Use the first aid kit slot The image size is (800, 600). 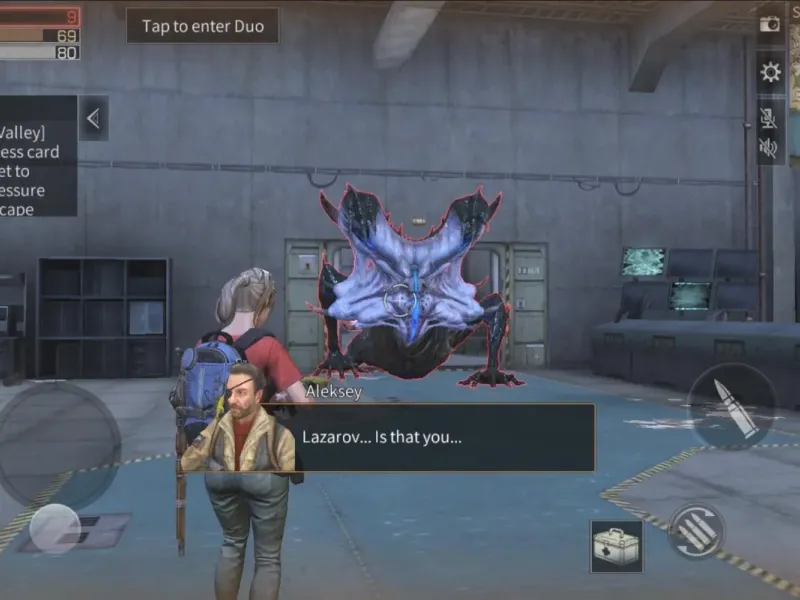616,546
